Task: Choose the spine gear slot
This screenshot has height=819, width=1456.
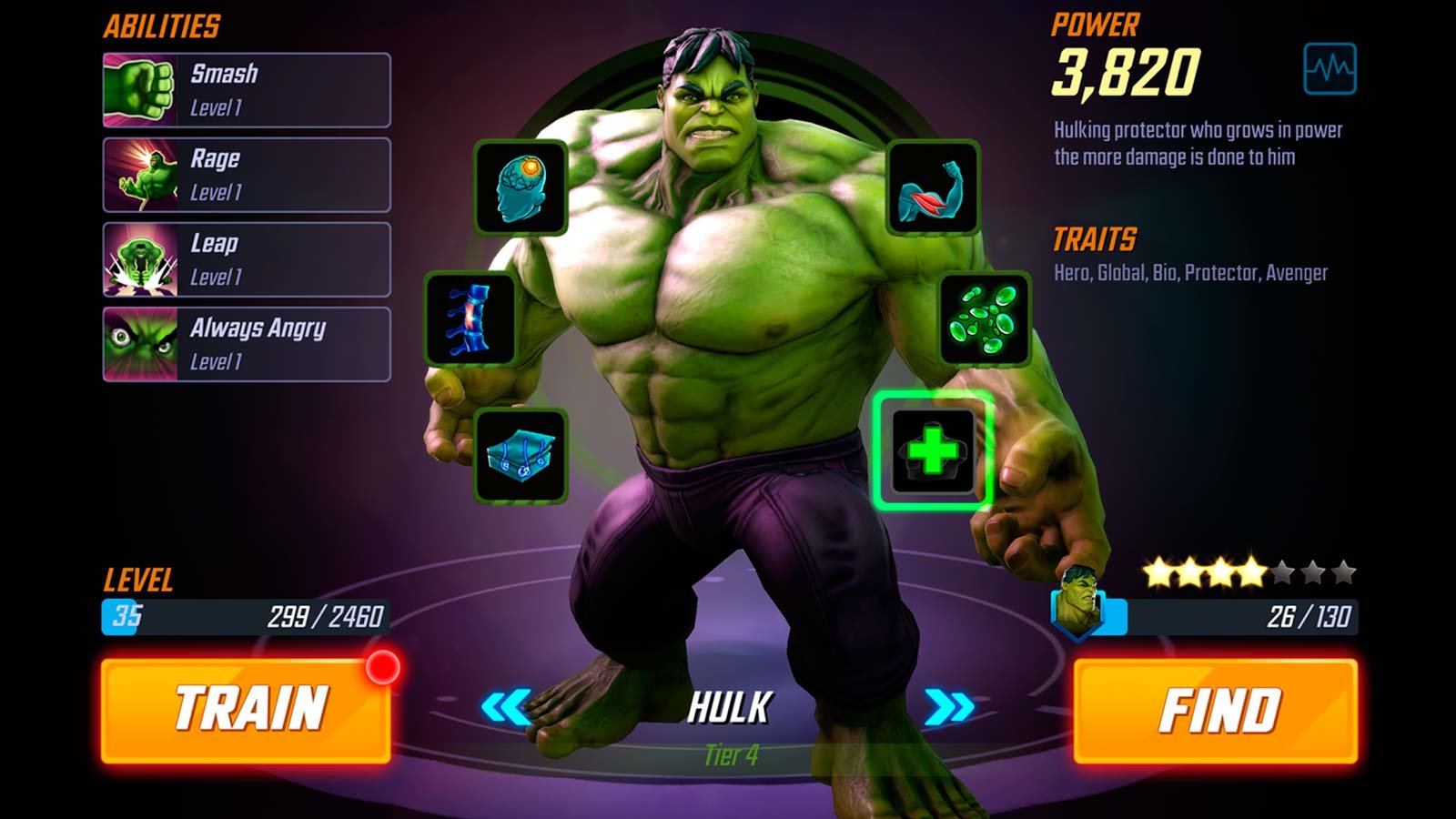Action: (x=470, y=318)
